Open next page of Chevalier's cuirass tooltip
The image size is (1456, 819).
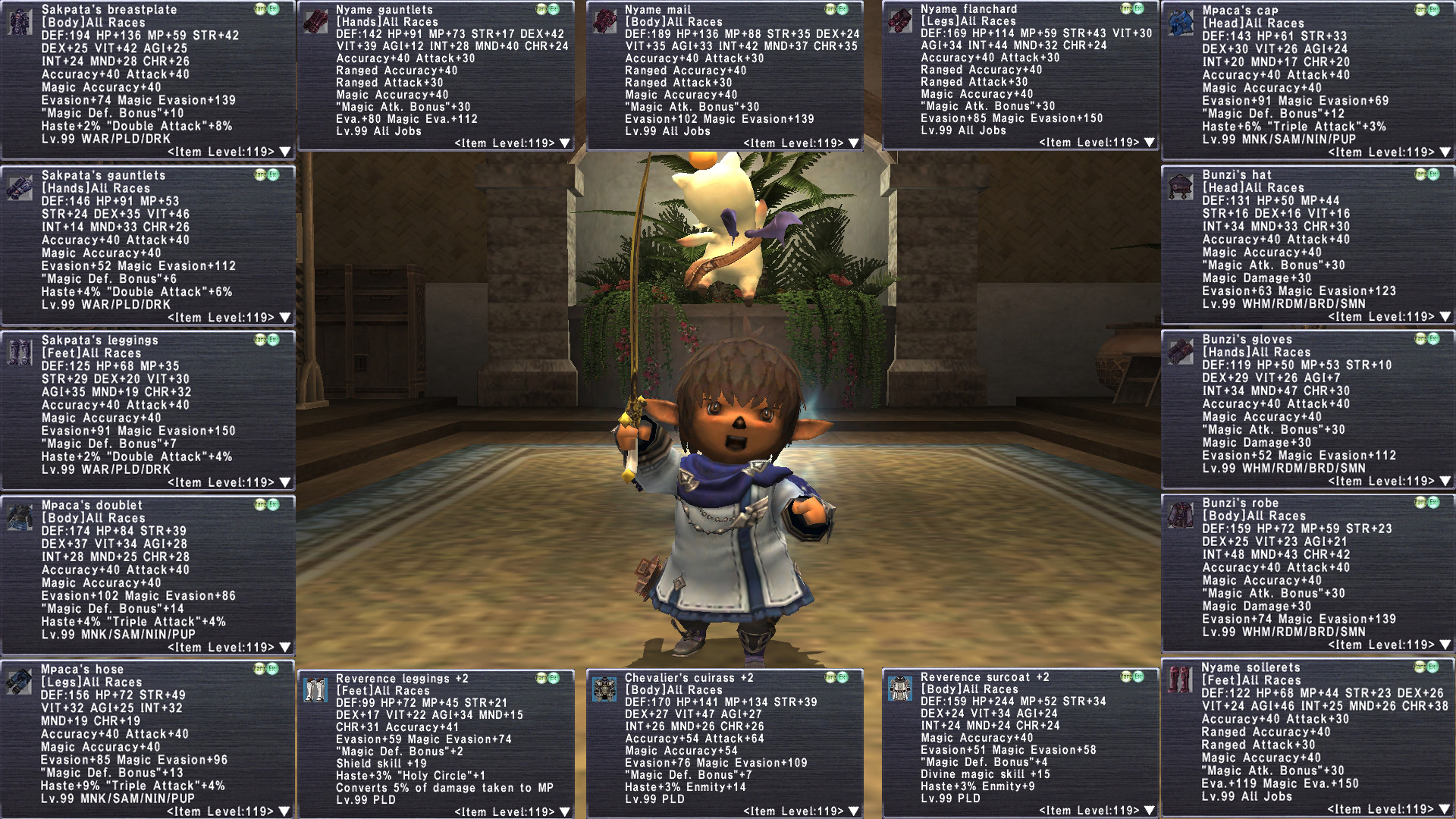pos(854,811)
